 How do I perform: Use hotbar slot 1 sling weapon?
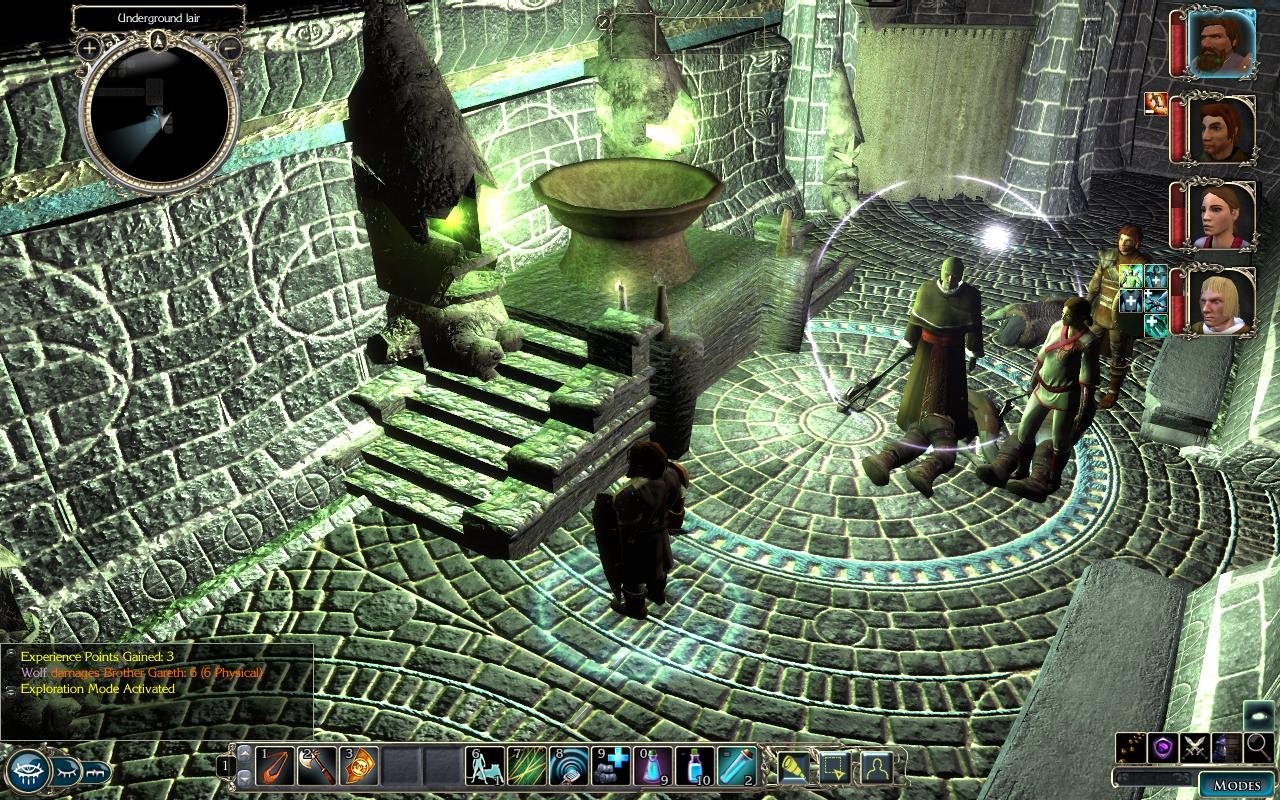tap(275, 766)
